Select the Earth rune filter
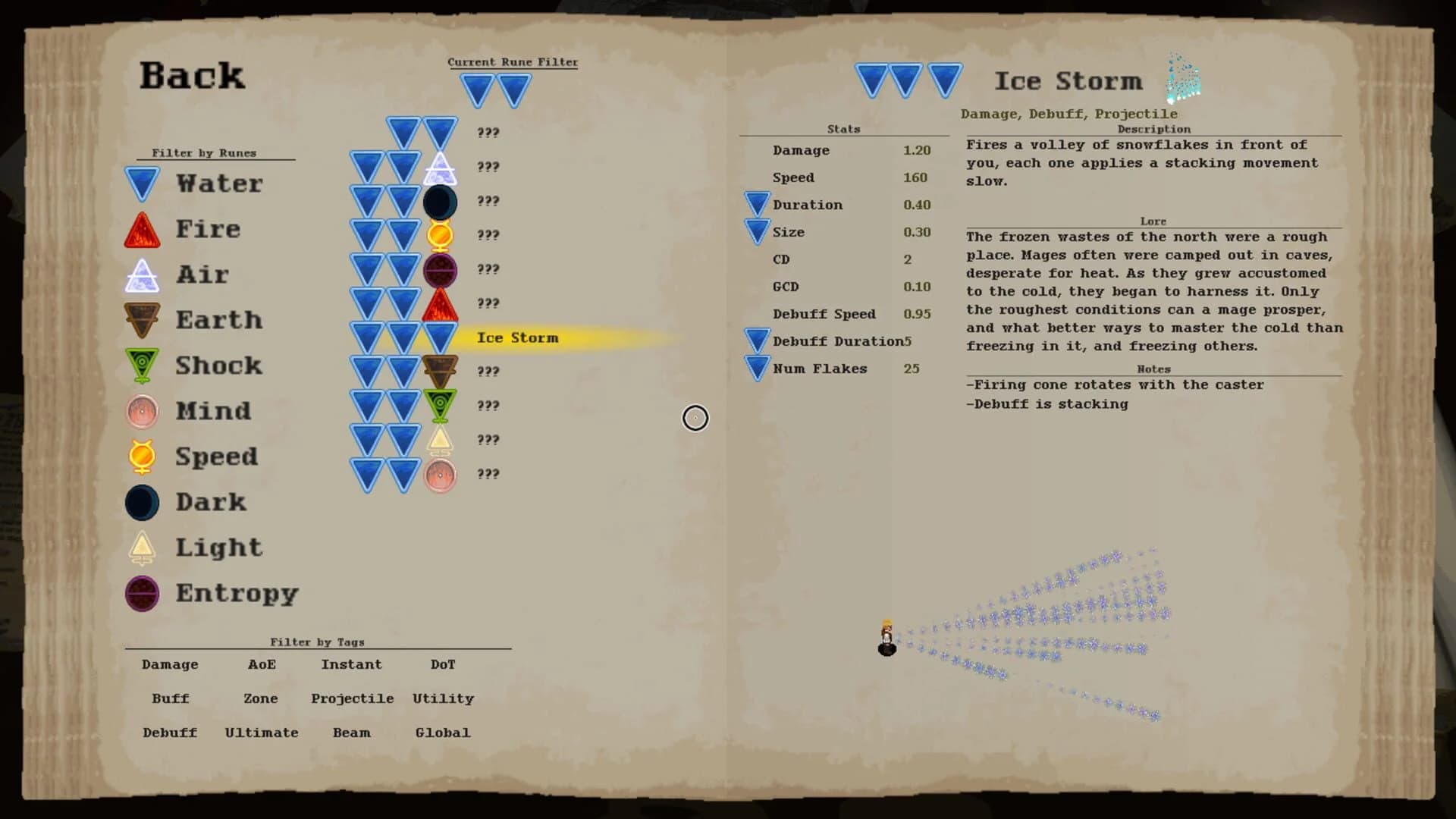Screen dimensions: 1456x819 pyautogui.click(x=143, y=320)
